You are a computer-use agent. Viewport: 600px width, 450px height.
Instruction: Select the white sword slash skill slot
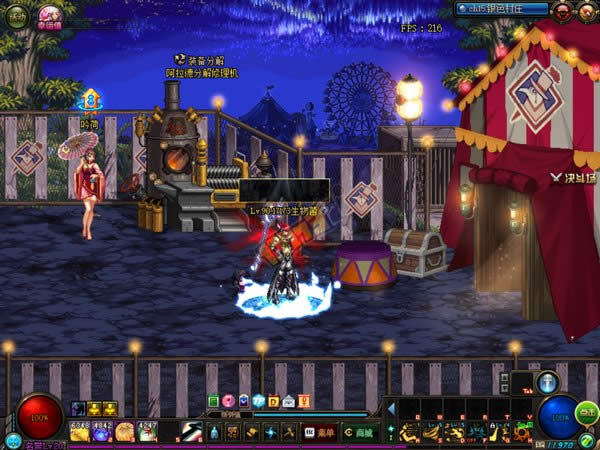[x=188, y=433]
